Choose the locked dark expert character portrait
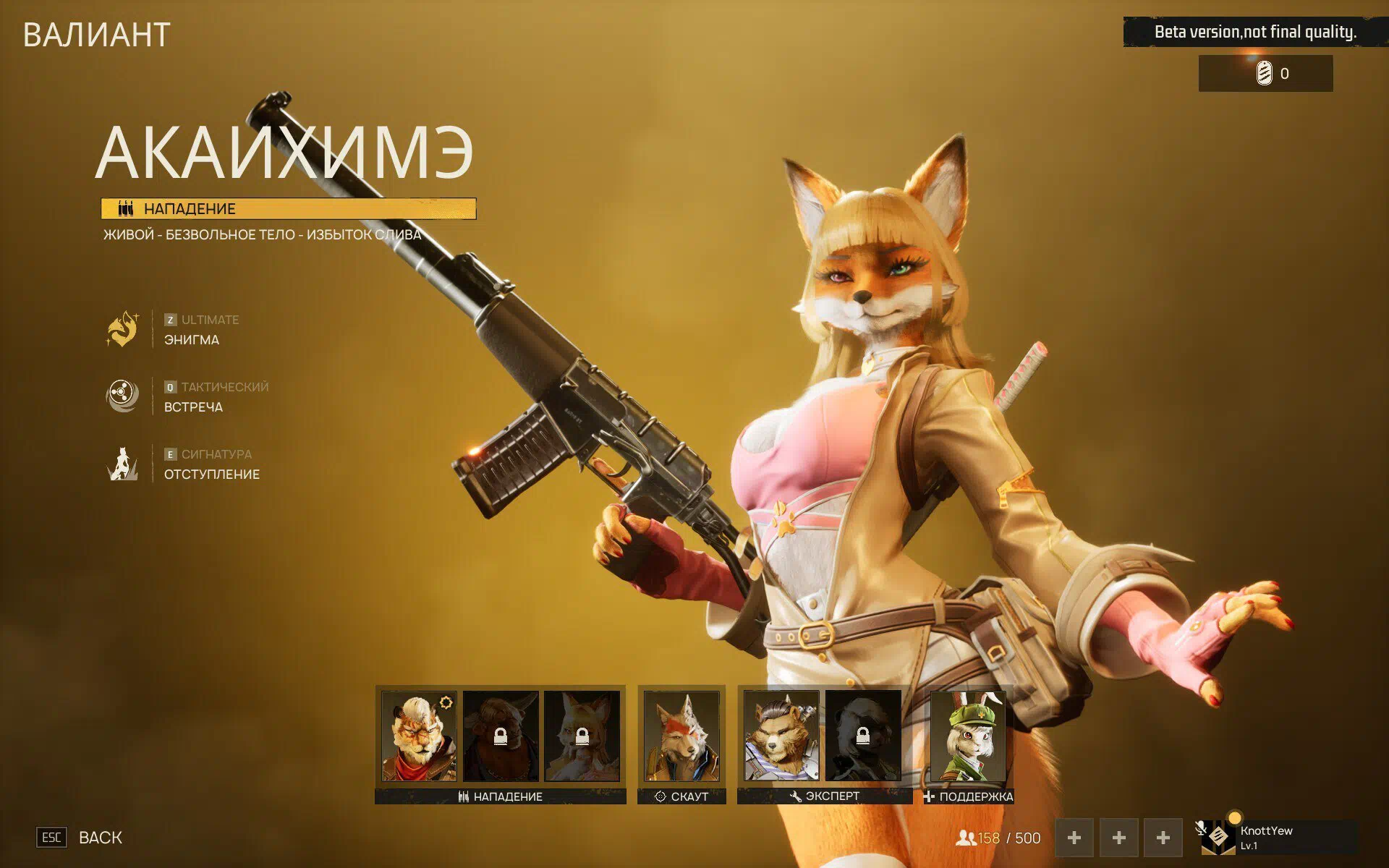Image resolution: width=1389 pixels, height=868 pixels. coord(862,735)
